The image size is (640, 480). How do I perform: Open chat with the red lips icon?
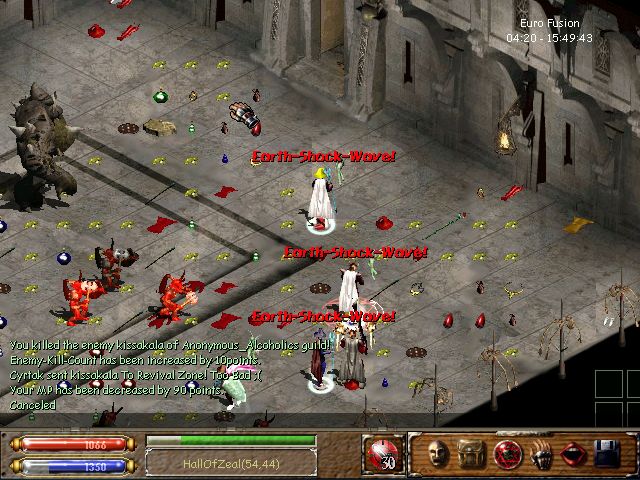pos(574,456)
